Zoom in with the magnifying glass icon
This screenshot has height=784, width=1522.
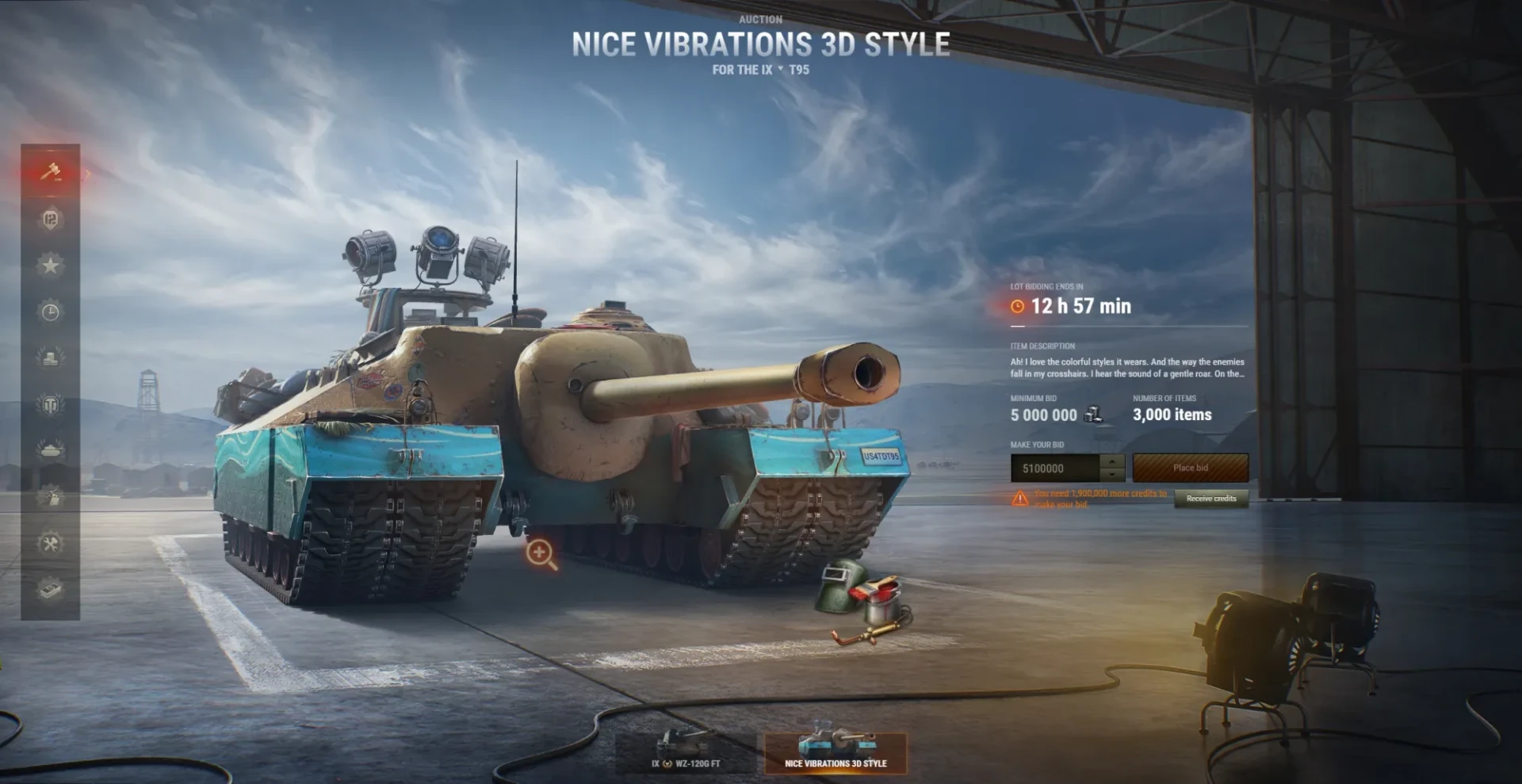point(541,553)
